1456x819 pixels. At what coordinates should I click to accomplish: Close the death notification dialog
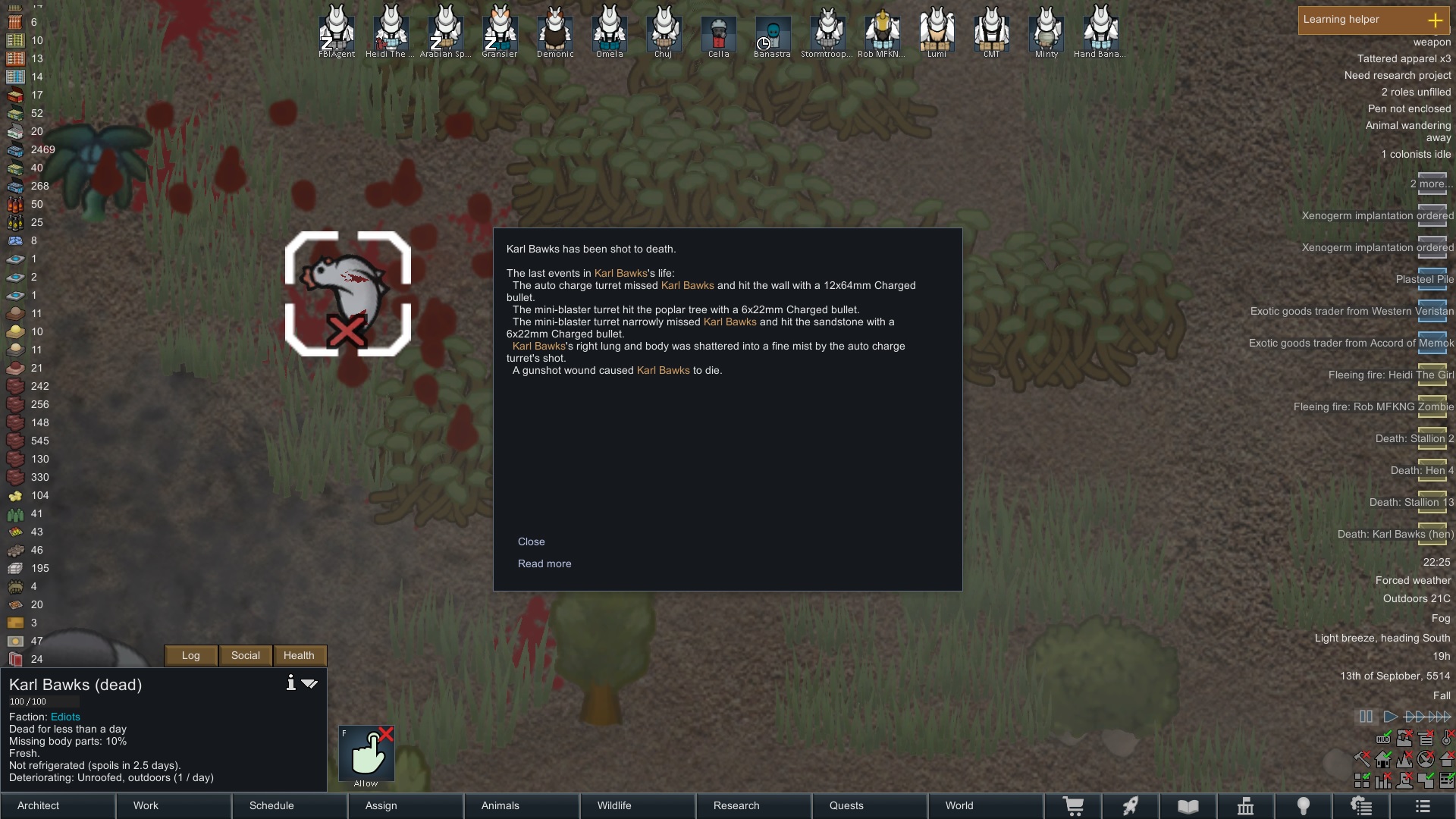click(x=532, y=541)
